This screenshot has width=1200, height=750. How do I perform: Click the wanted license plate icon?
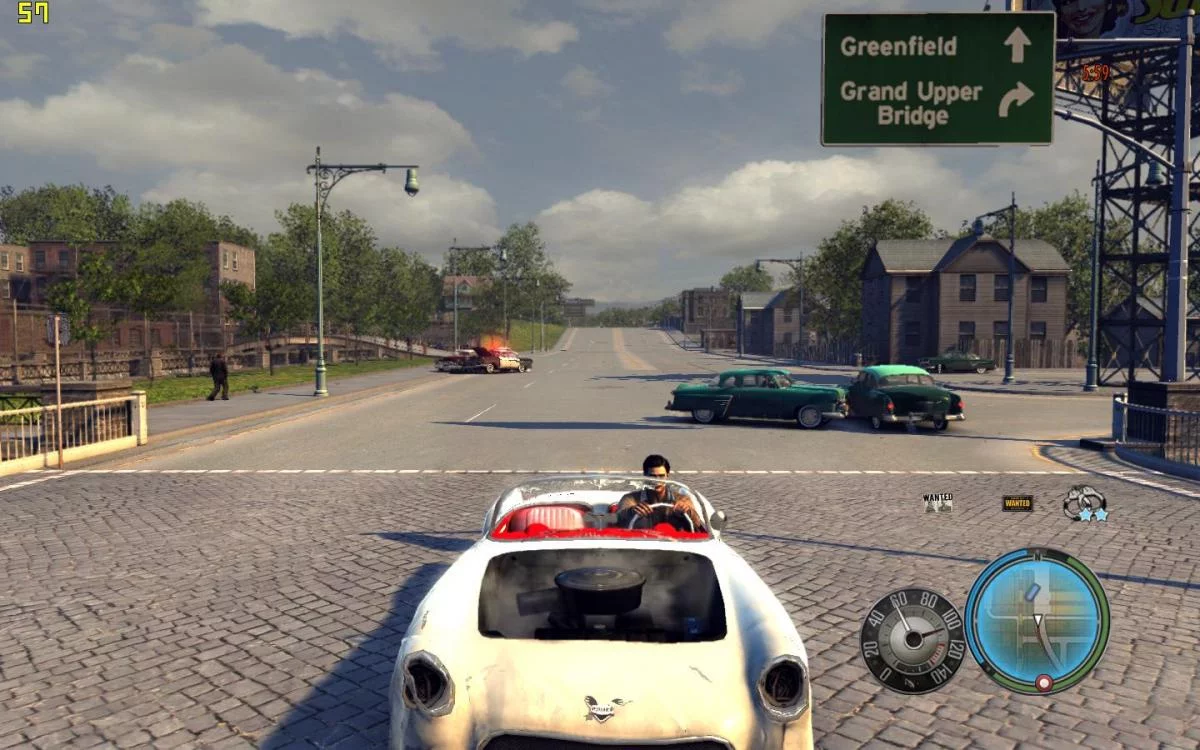(x=1017, y=503)
